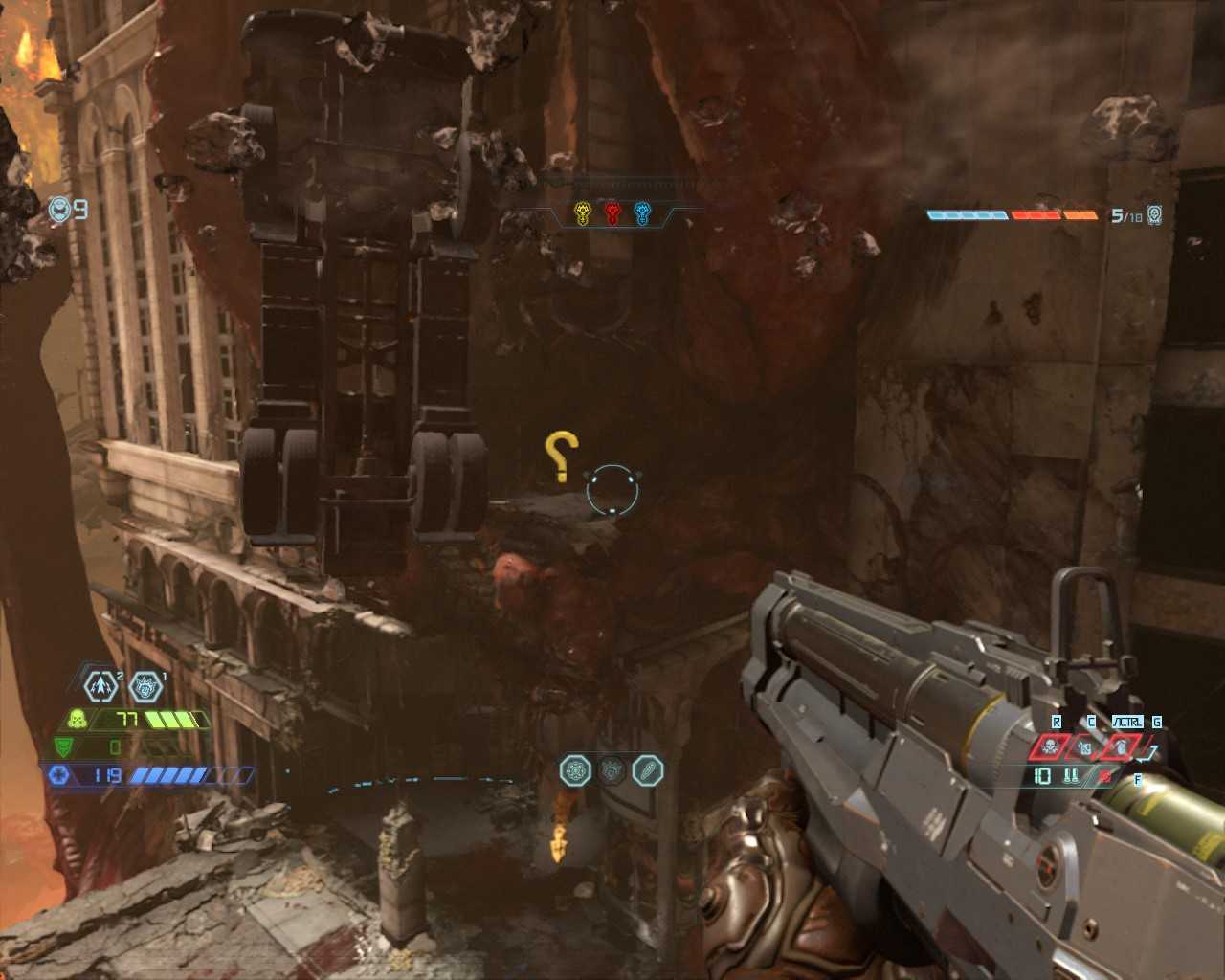Select the blue key icon

click(x=642, y=213)
